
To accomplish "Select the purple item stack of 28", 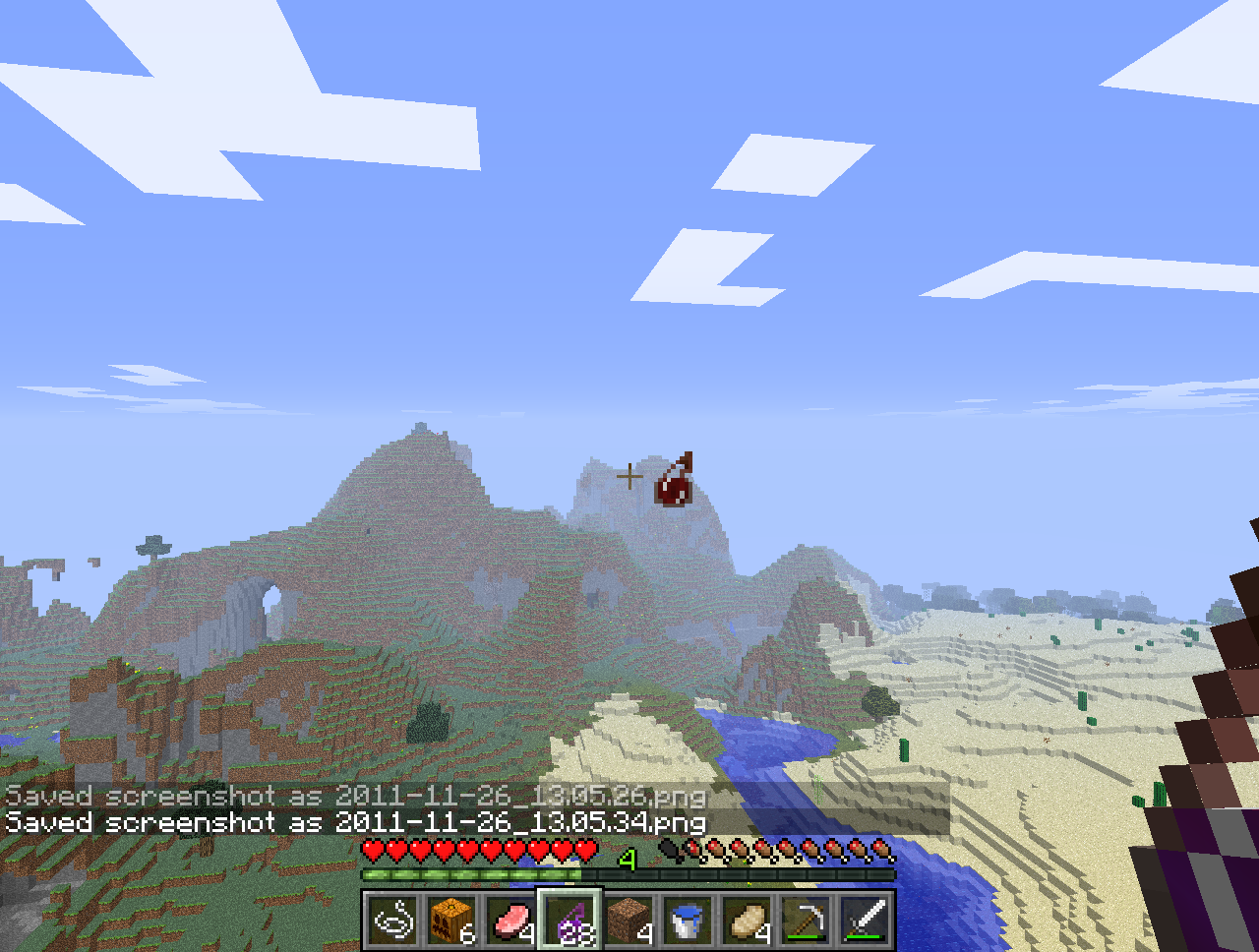I will 570,922.
